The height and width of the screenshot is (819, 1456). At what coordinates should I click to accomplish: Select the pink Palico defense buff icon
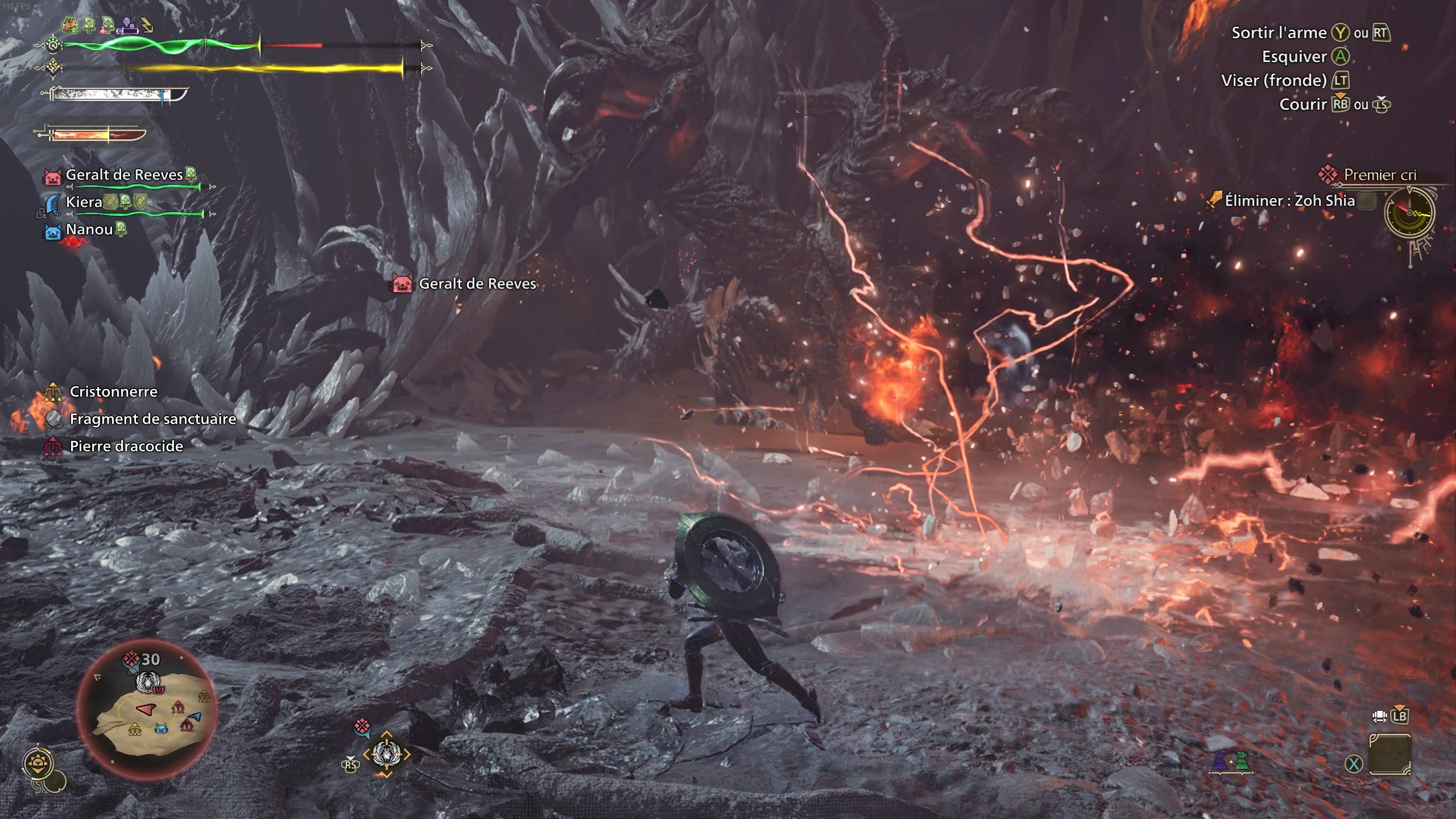107,26
